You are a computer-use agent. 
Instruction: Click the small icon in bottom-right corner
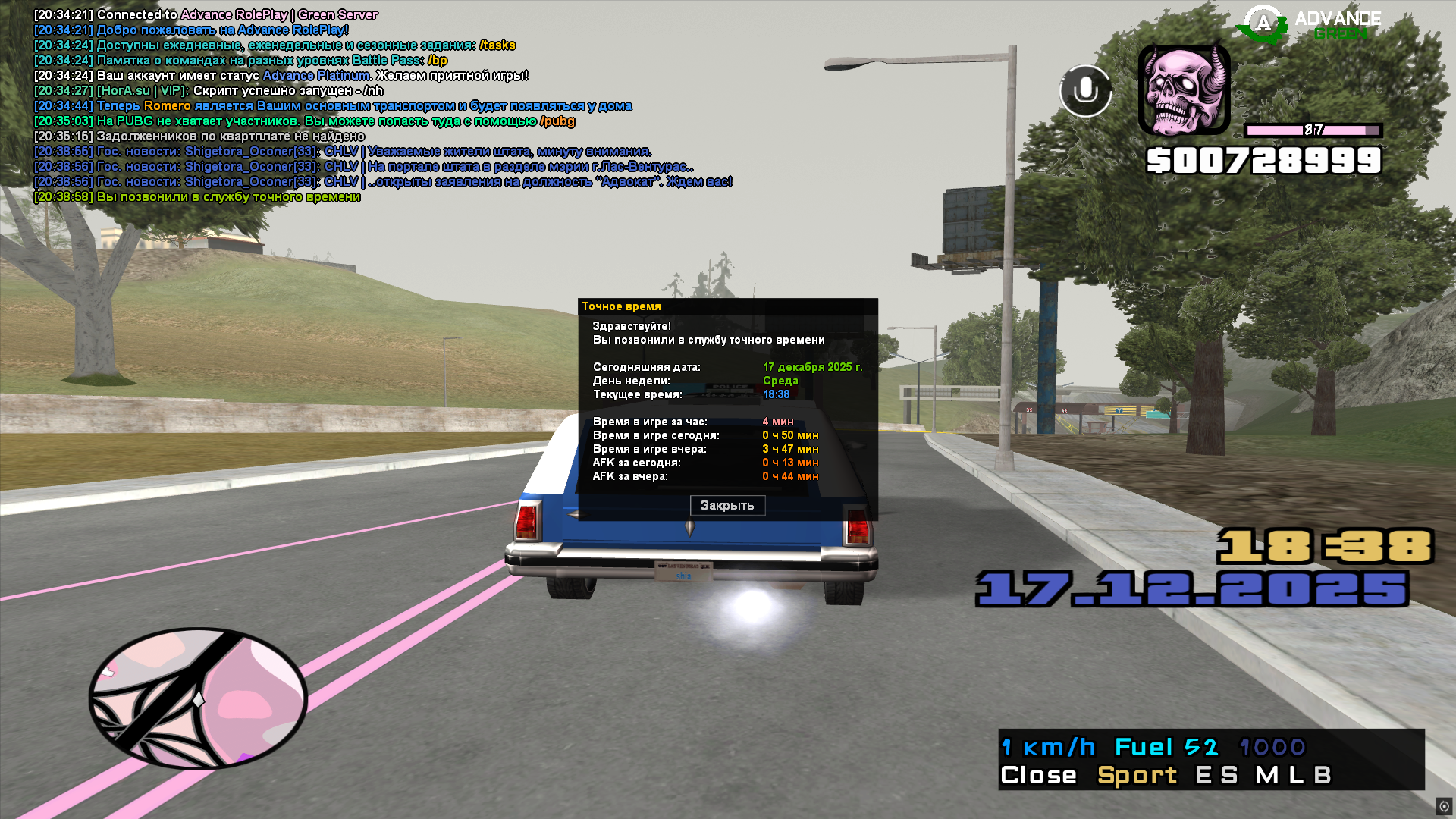(1444, 806)
